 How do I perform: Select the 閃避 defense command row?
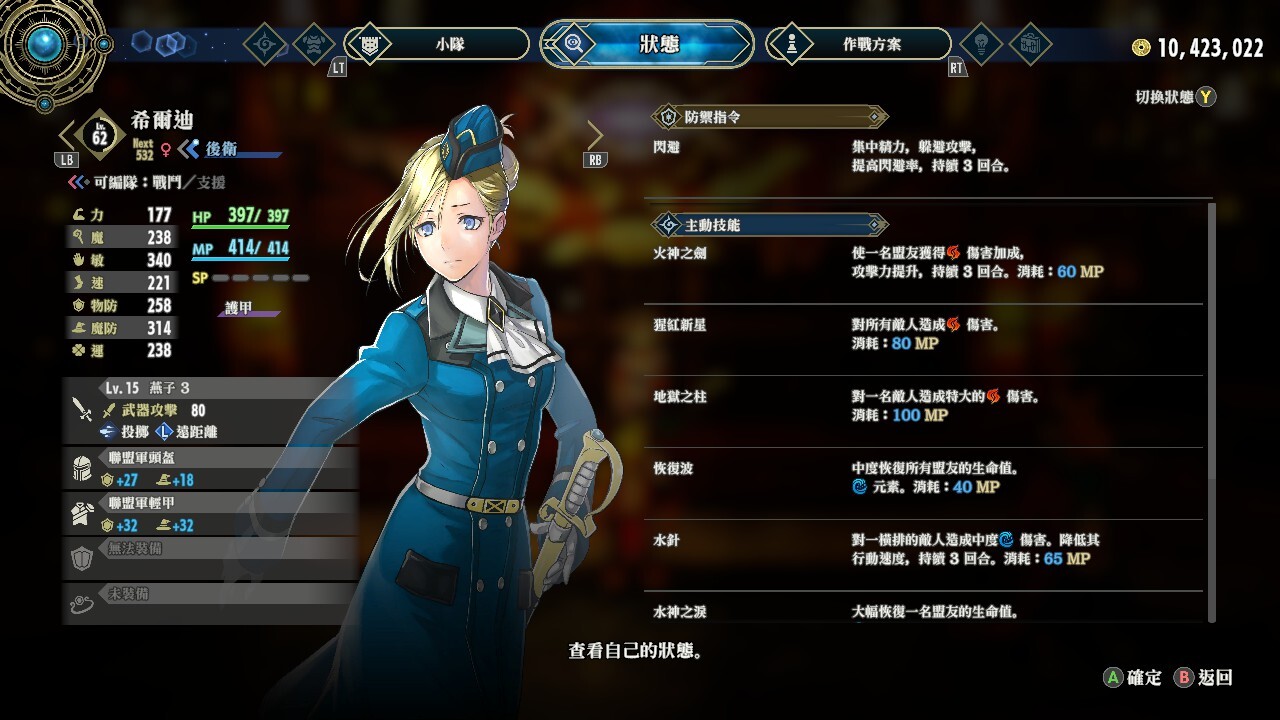click(925, 157)
